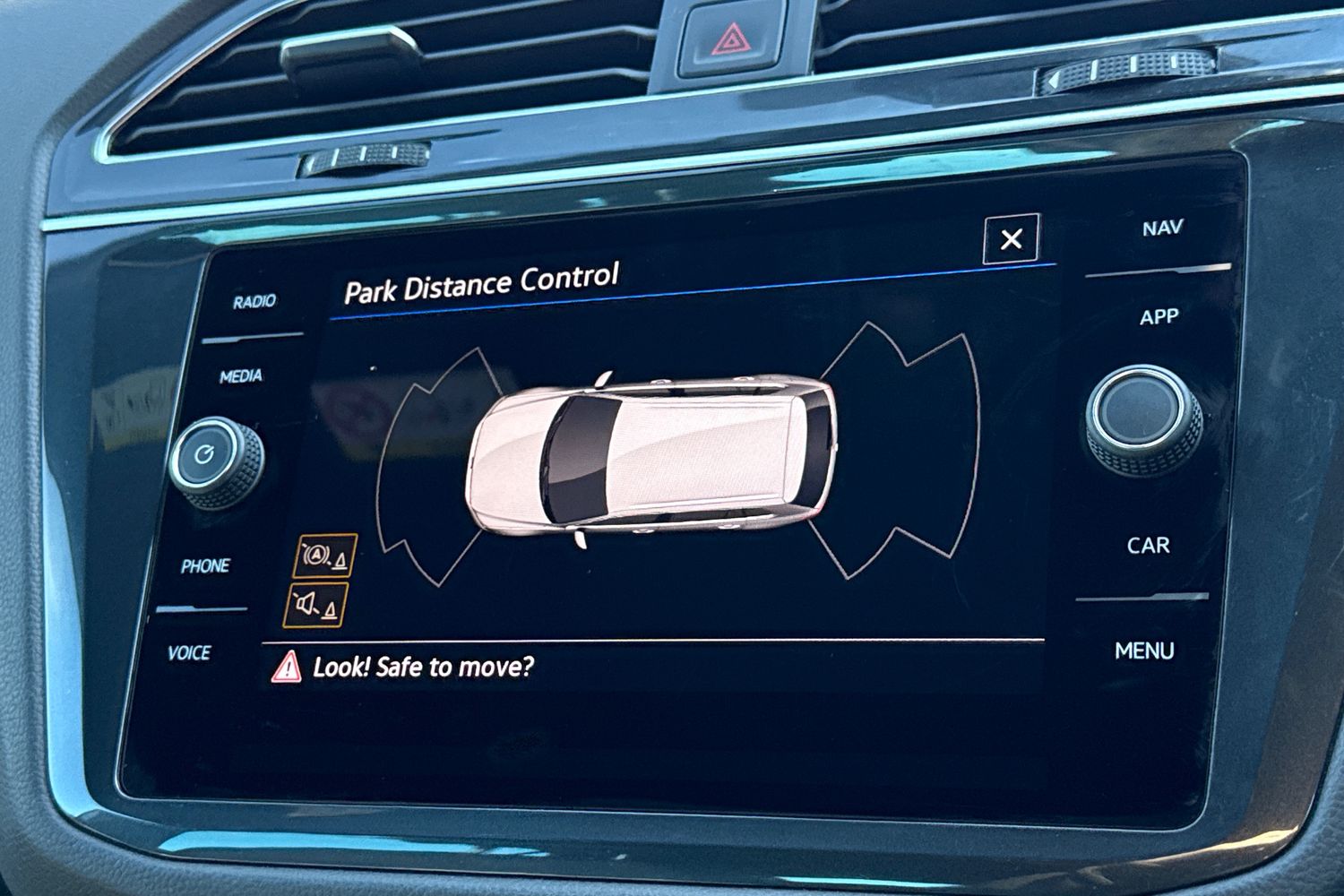The image size is (1344, 896).
Task: Toggle the manoeuvre auto-braking icon
Action: click(x=325, y=556)
